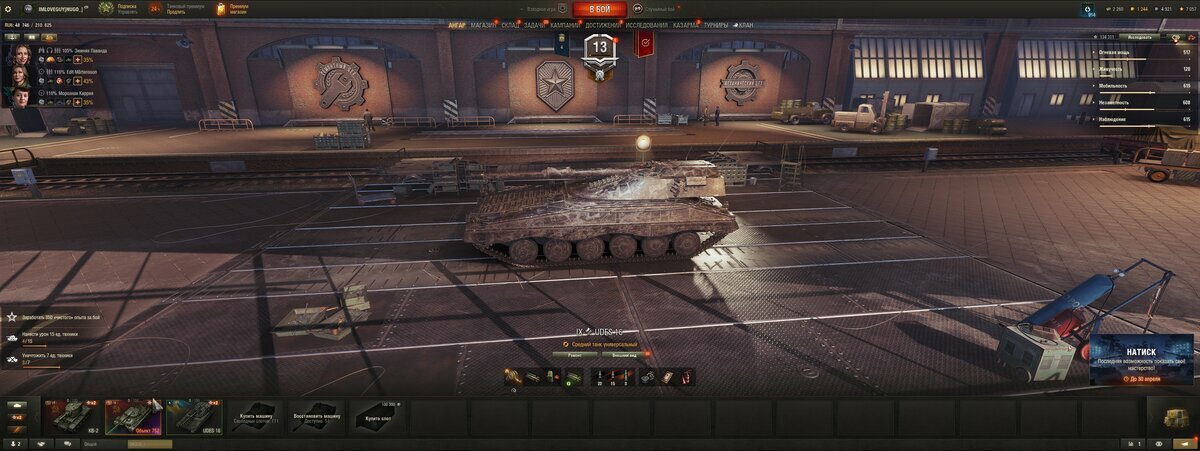The height and width of the screenshot is (451, 1200).
Task: Select the UDES 16 tank card
Action: (194, 417)
